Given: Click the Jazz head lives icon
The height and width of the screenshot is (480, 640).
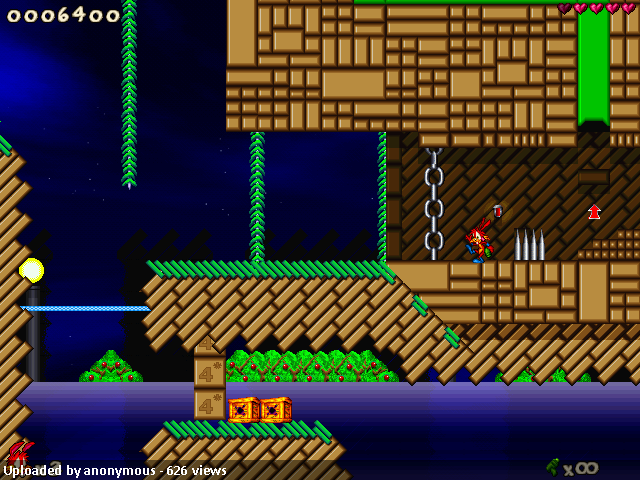Looking at the screenshot, I should click(18, 452).
